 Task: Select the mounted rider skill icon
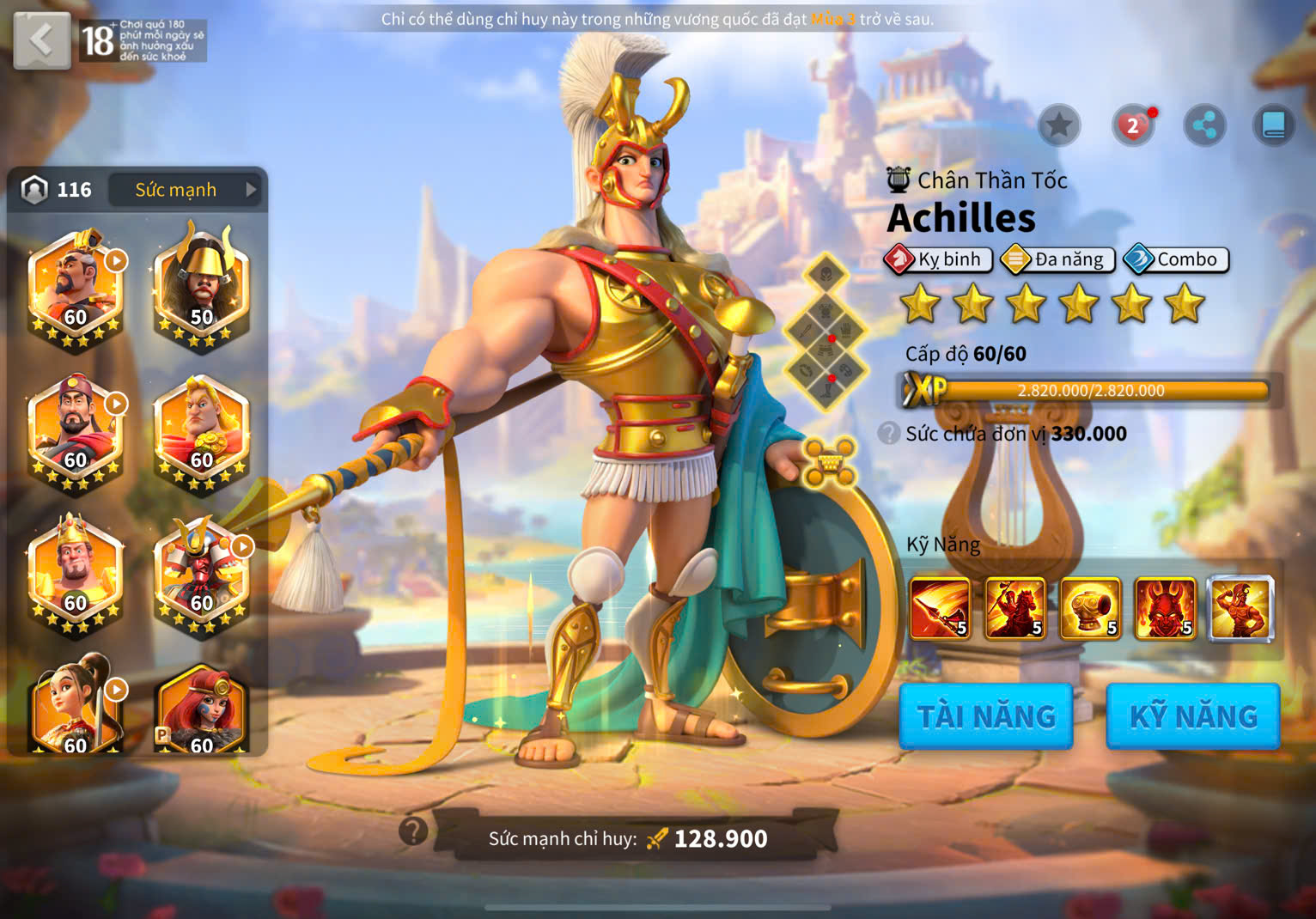(x=1015, y=609)
